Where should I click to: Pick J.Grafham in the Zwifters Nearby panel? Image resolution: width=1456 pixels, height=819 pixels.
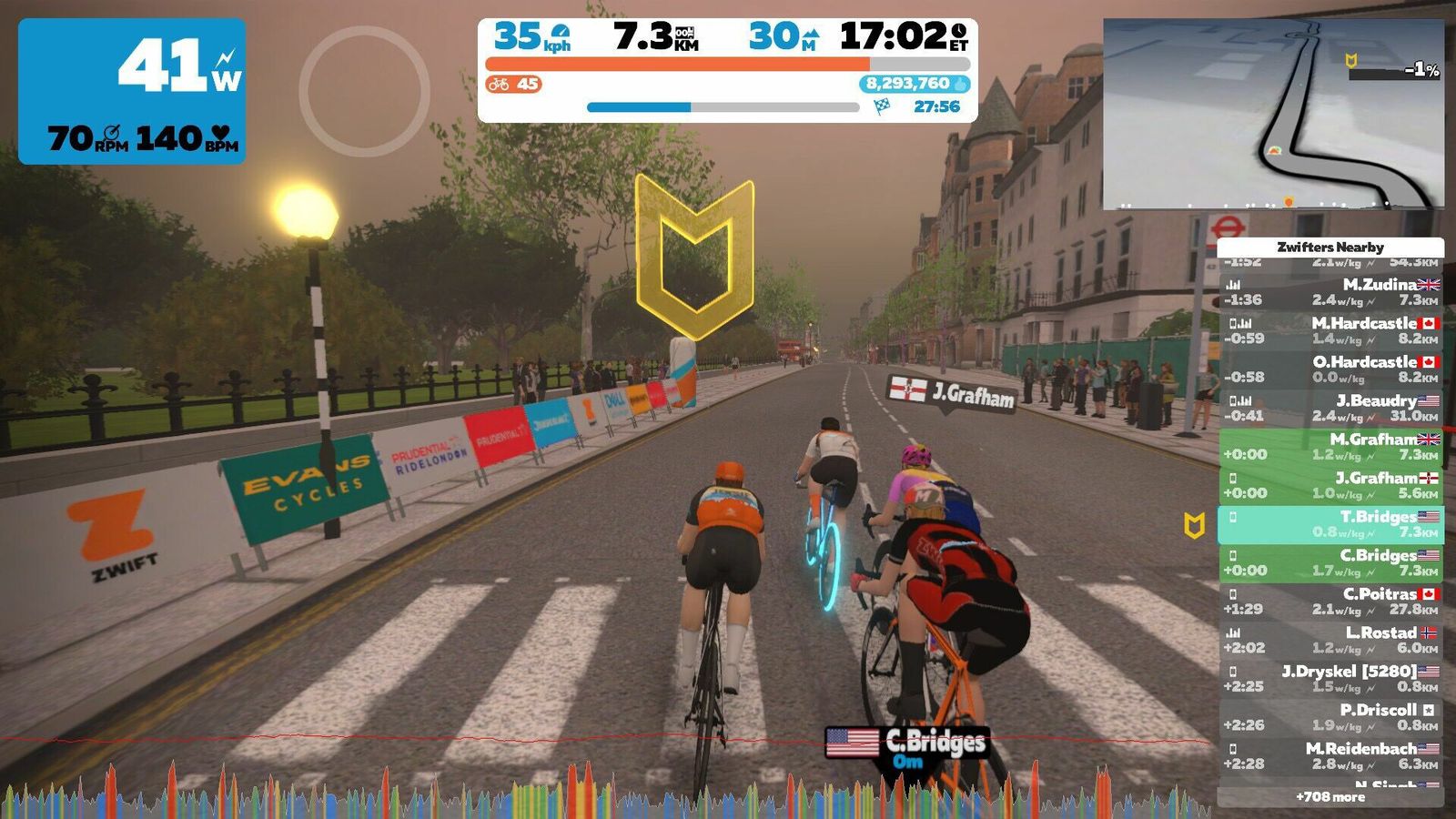coord(1330,485)
